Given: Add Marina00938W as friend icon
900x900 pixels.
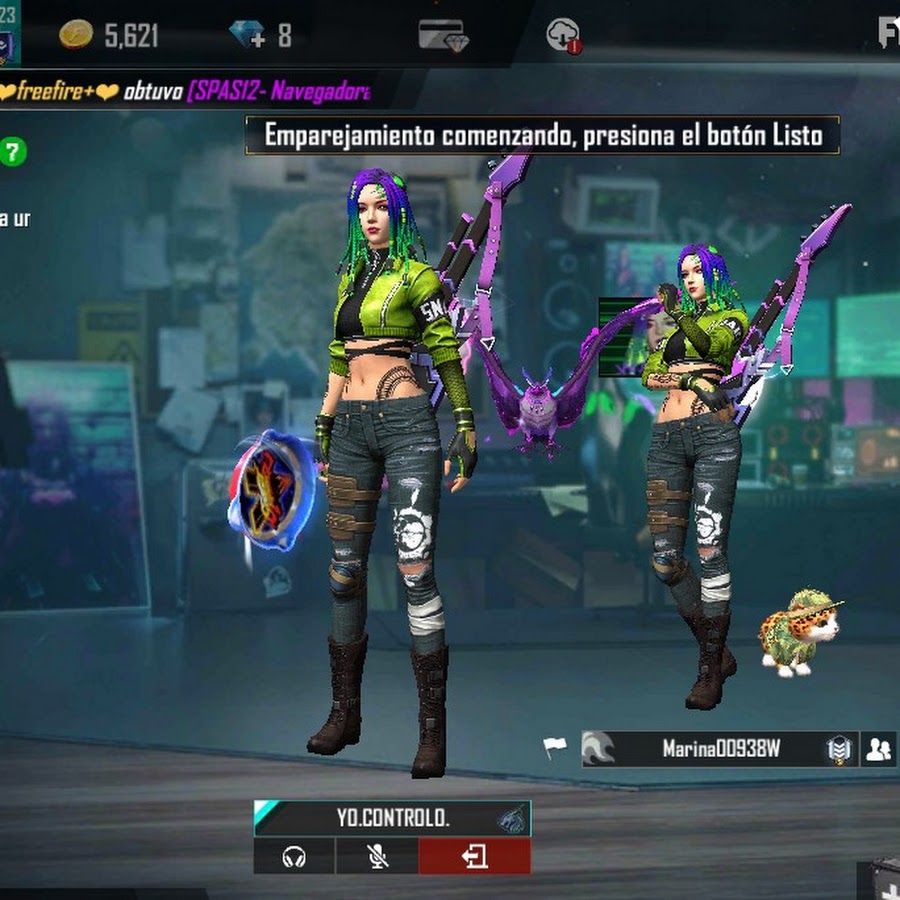Looking at the screenshot, I should pos(878,749).
